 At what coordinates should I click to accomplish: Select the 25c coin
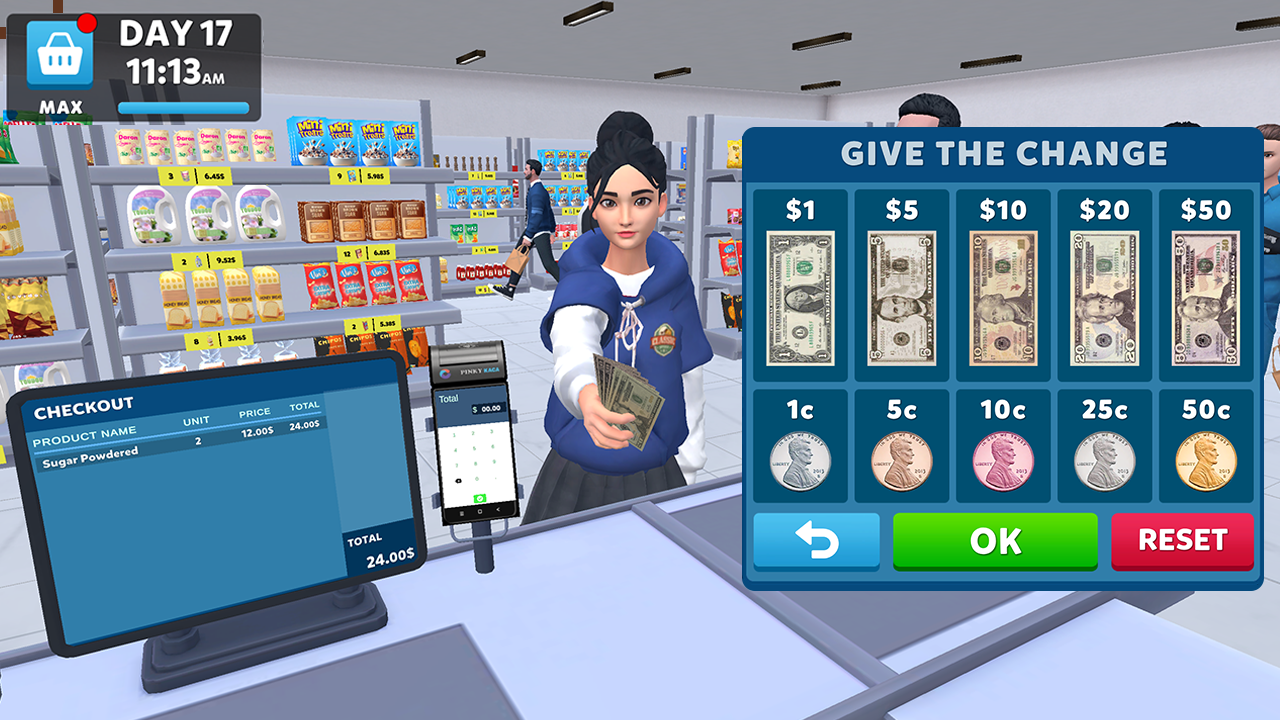[x=1104, y=462]
